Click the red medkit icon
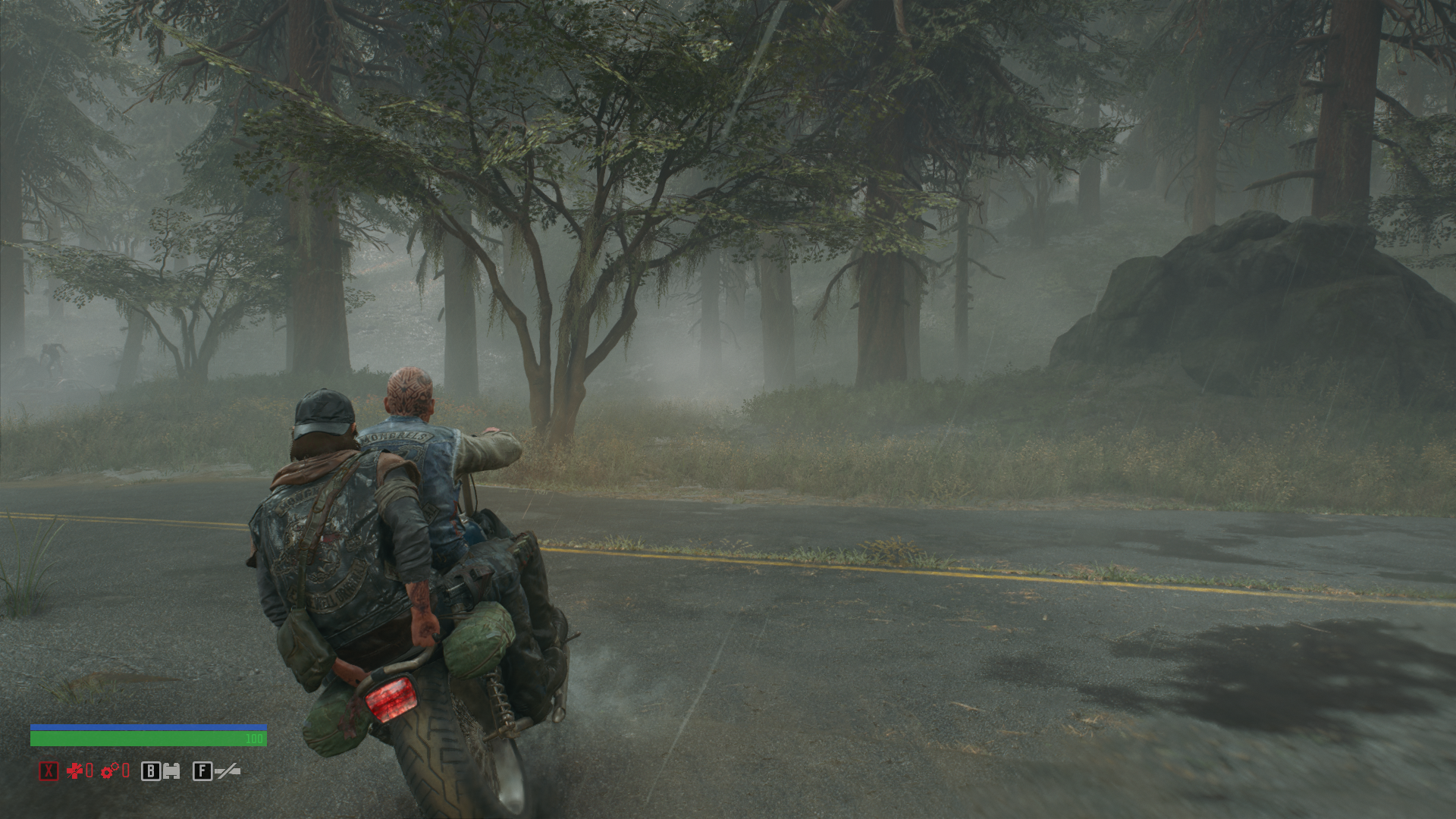This screenshot has width=1456, height=819. point(74,771)
